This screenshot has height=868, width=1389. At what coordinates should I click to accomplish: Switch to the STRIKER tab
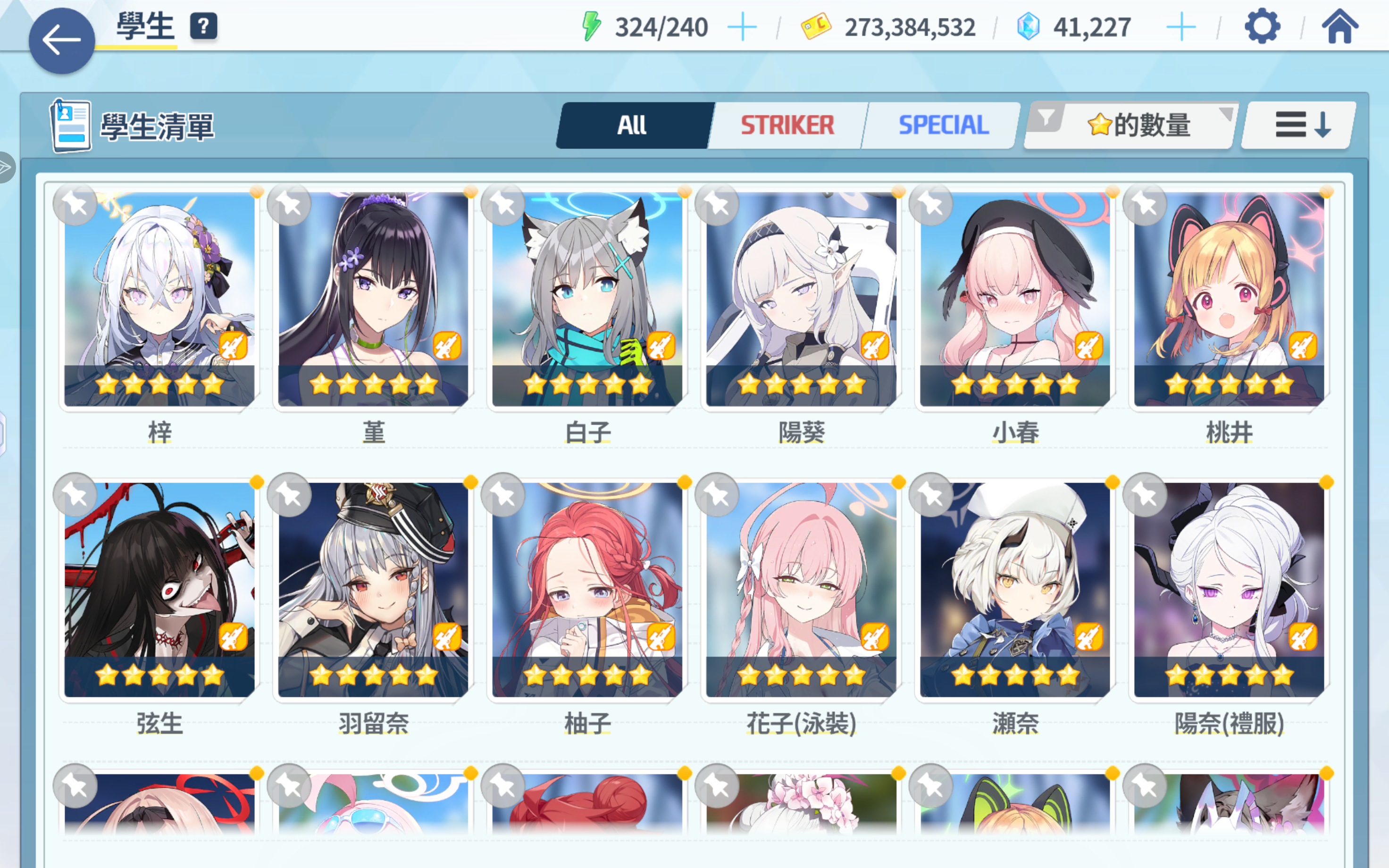787,125
